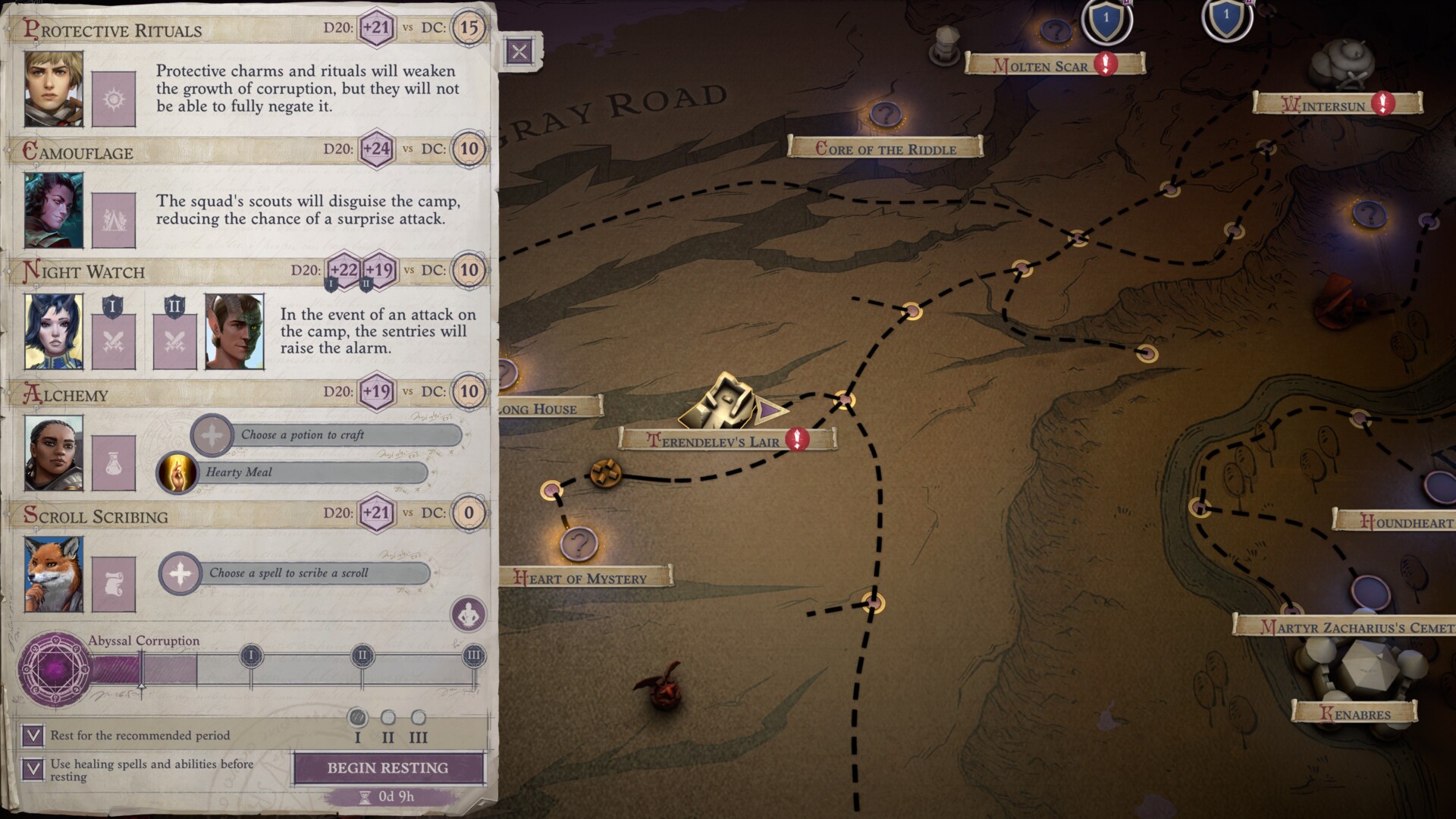Select the Alchemy character portrait

click(54, 453)
